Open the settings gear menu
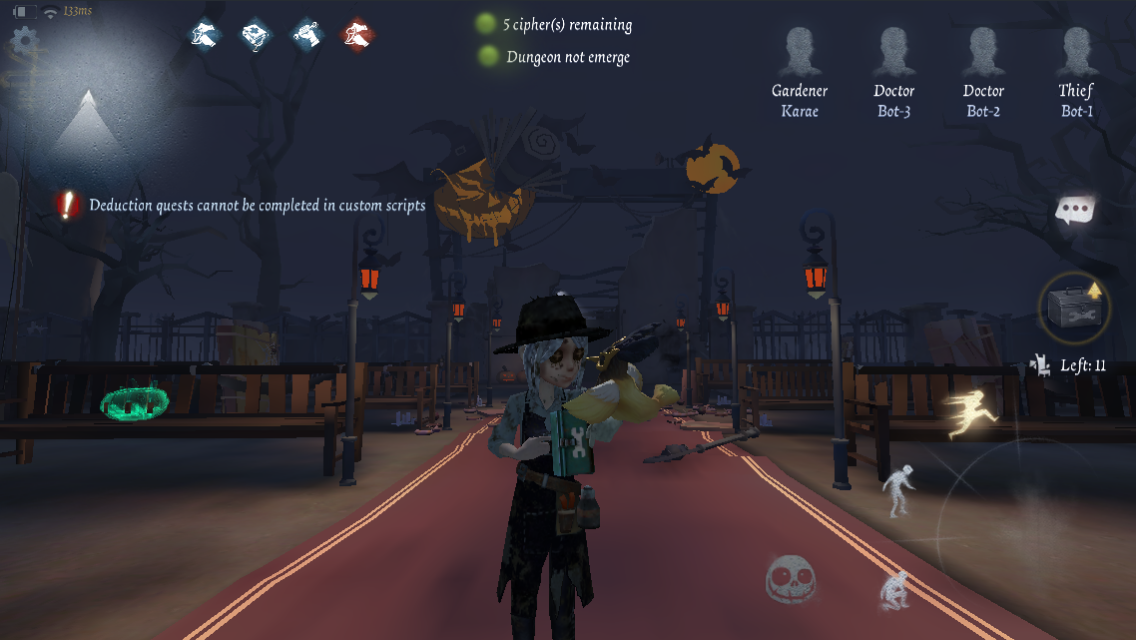The width and height of the screenshot is (1136, 640). click(x=23, y=41)
